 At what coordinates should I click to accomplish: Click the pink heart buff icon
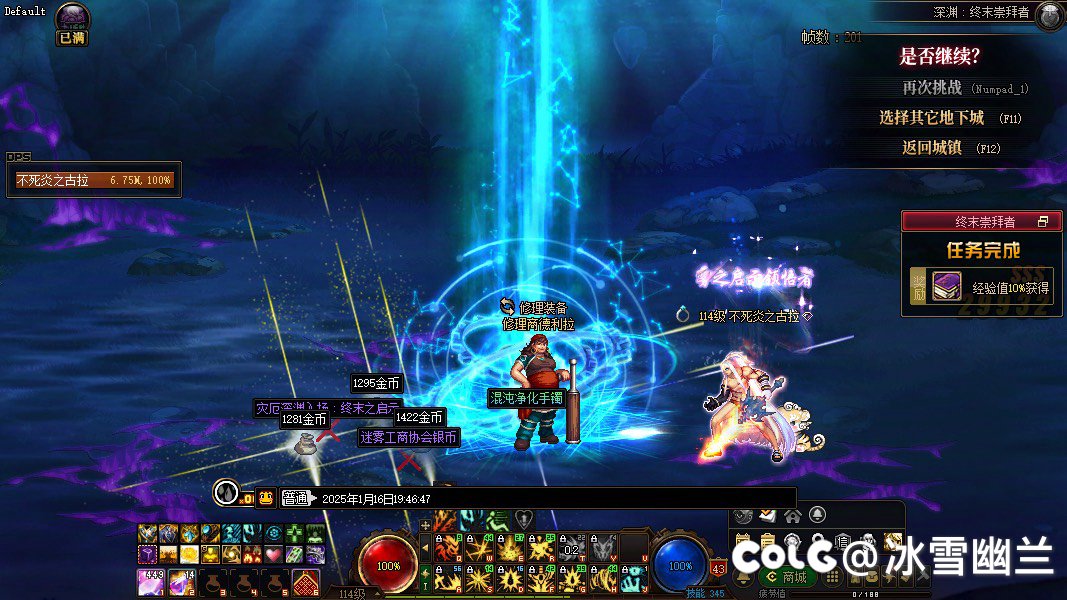tap(273, 554)
